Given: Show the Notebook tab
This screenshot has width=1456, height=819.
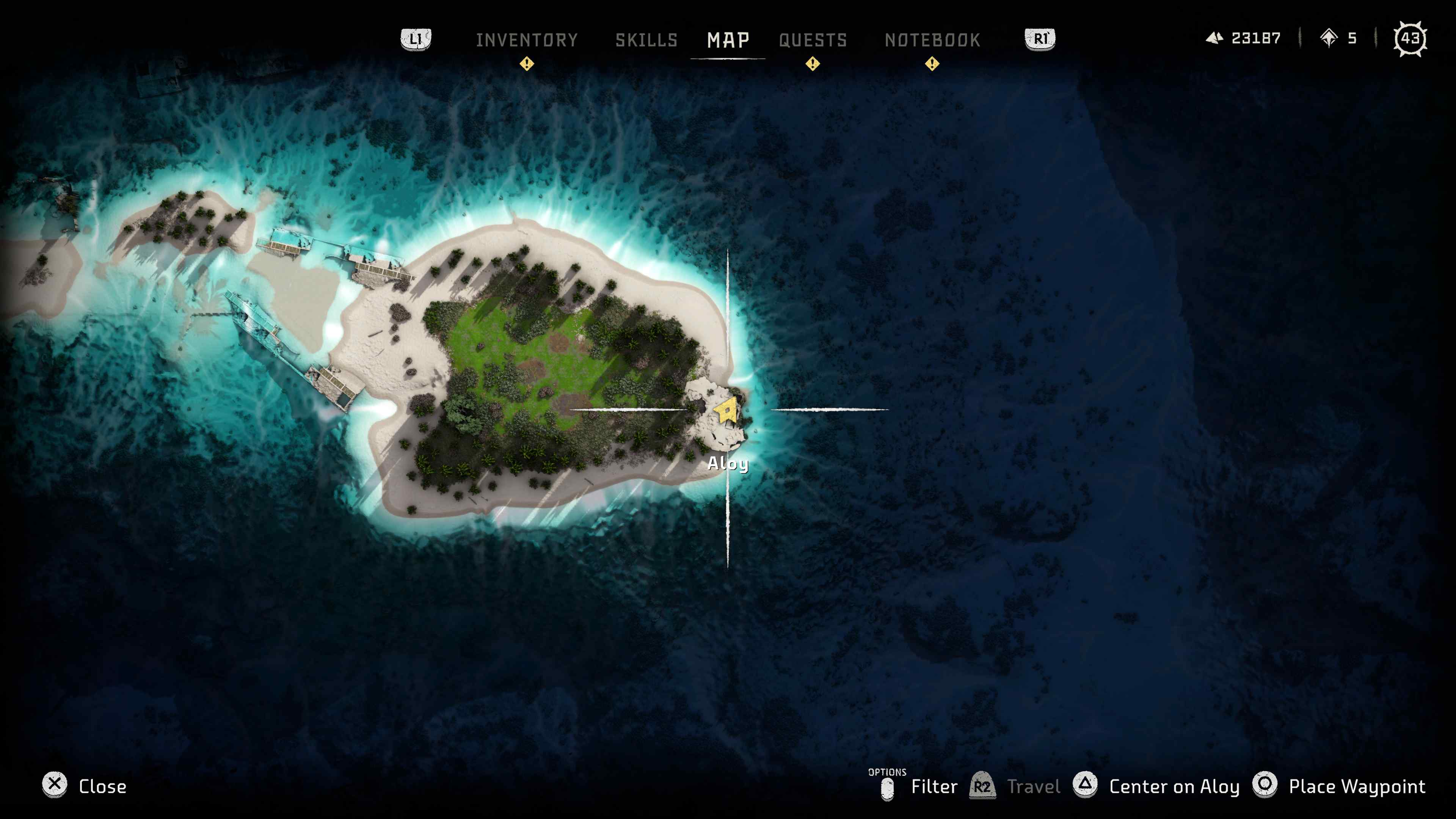Looking at the screenshot, I should 932,40.
